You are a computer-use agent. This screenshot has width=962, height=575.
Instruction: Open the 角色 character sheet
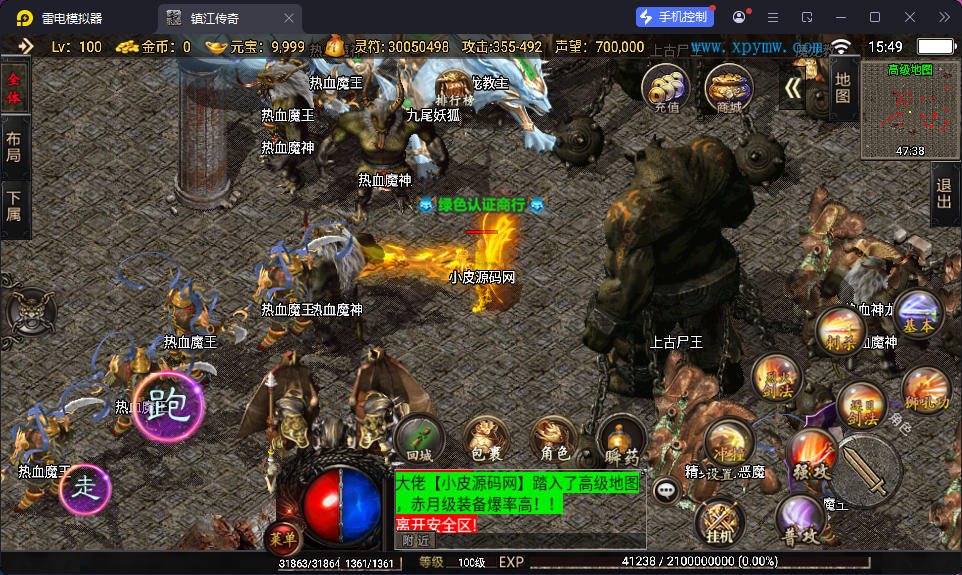point(553,440)
